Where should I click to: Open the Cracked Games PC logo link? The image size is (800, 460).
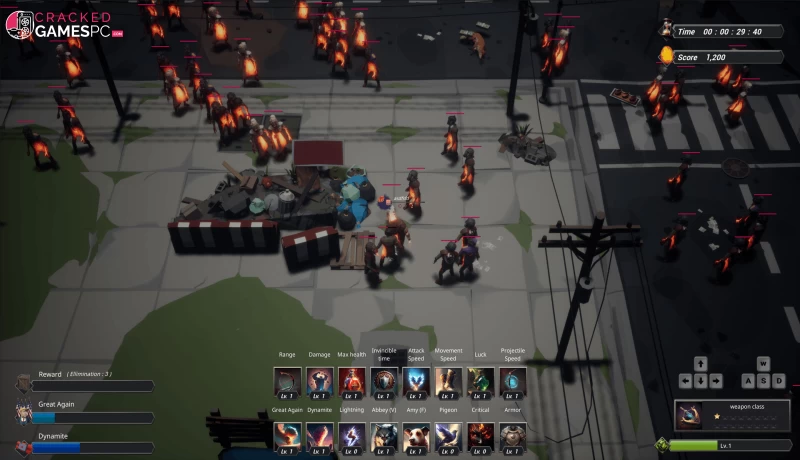(x=62, y=25)
